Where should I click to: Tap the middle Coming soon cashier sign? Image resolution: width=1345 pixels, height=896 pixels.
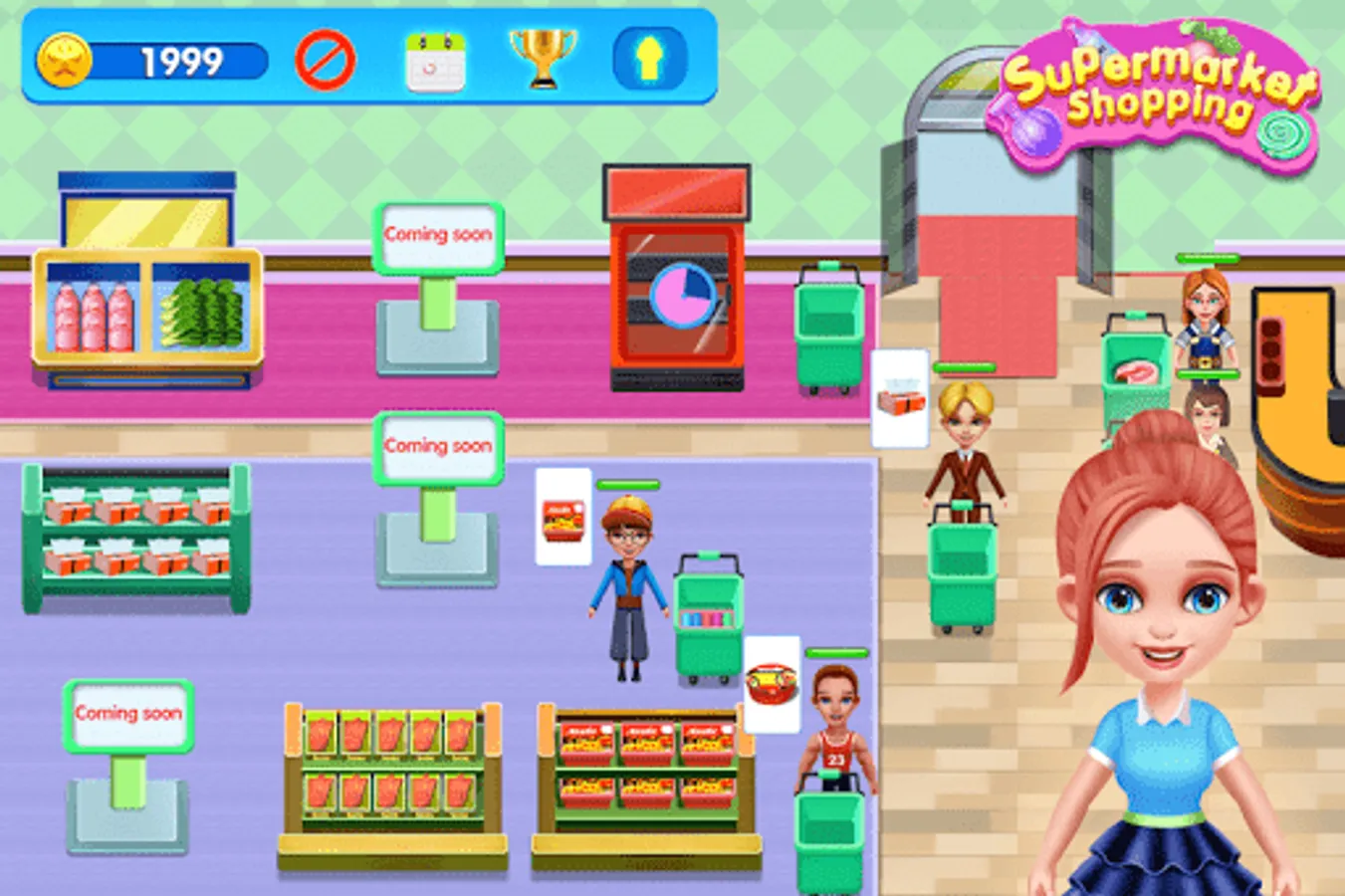441,445
